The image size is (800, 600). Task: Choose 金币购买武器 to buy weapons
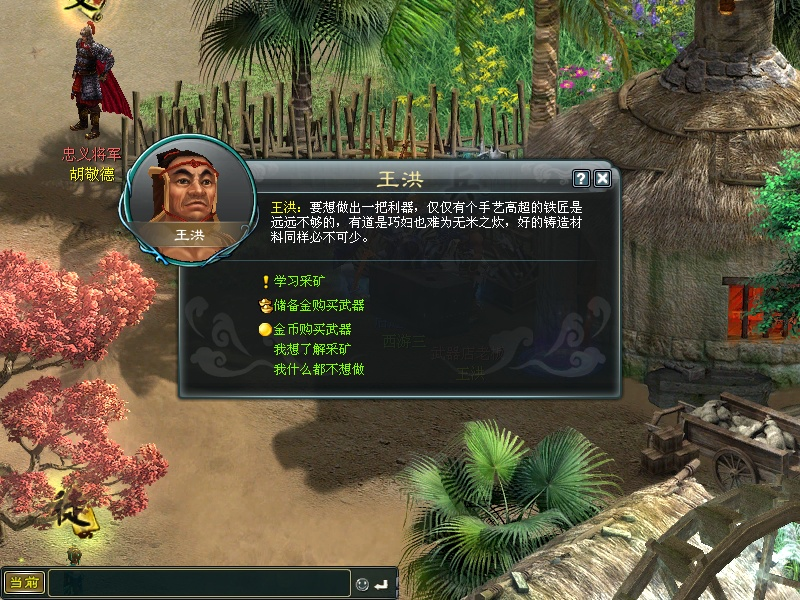[312, 328]
